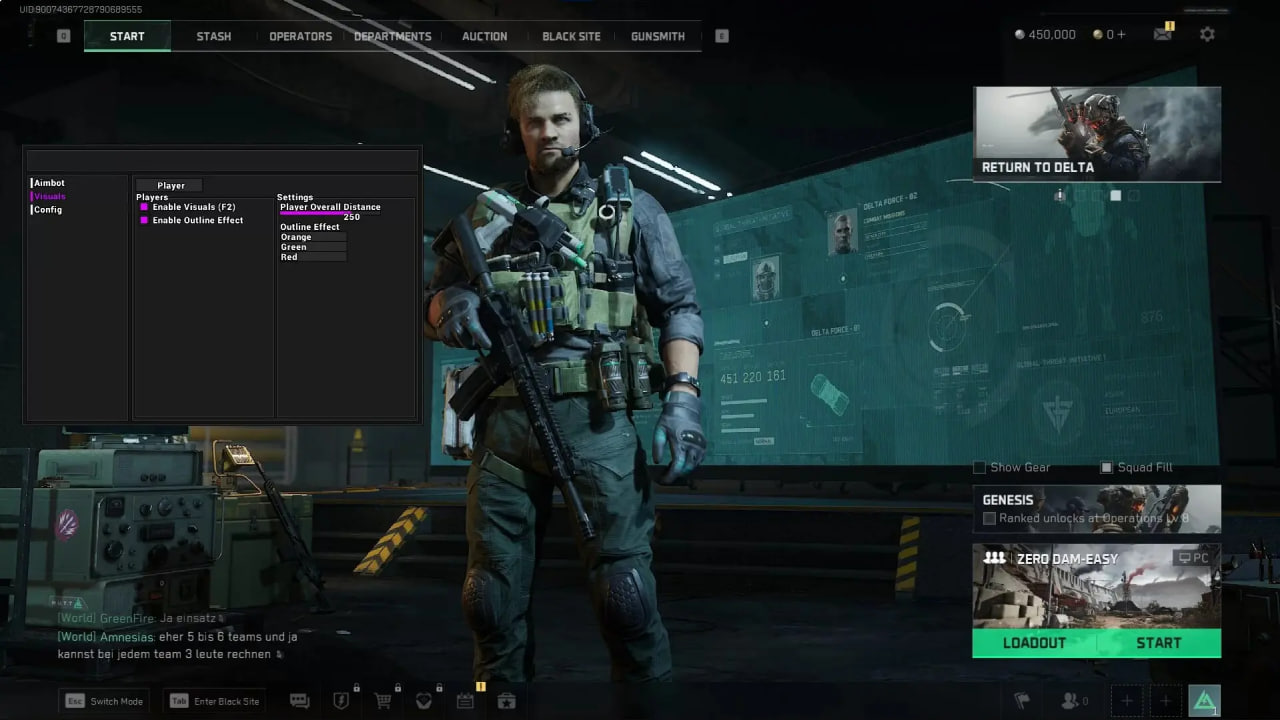1280x720 pixels.
Task: Open settings with the gear icon
Action: pyautogui.click(x=1207, y=34)
